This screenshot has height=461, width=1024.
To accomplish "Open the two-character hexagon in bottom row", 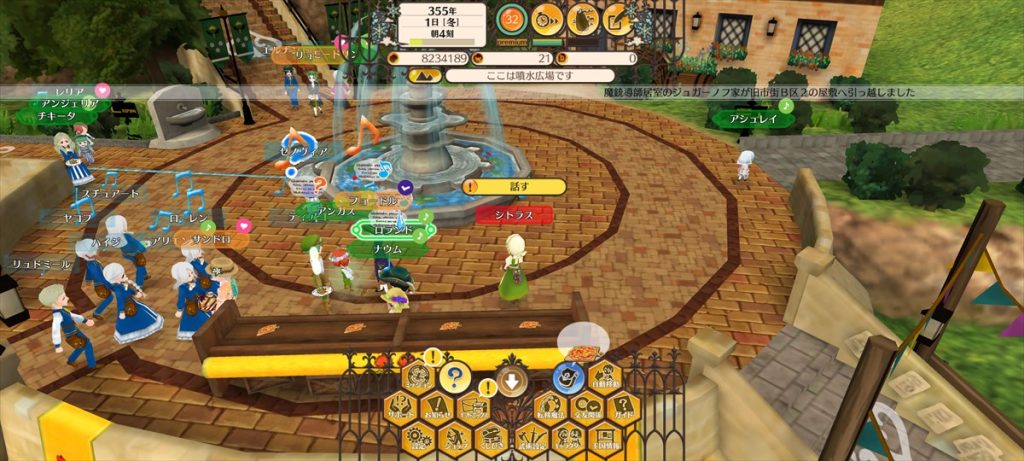I will point(568,438).
